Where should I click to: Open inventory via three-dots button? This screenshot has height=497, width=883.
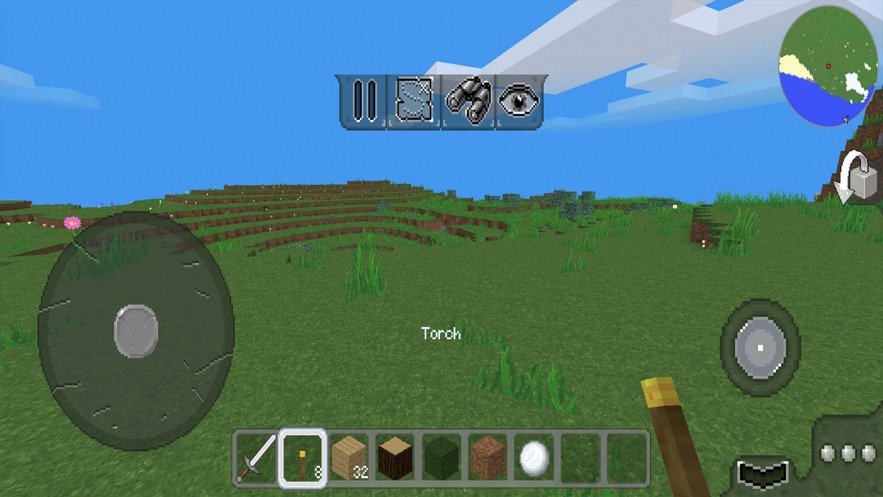pos(846,453)
